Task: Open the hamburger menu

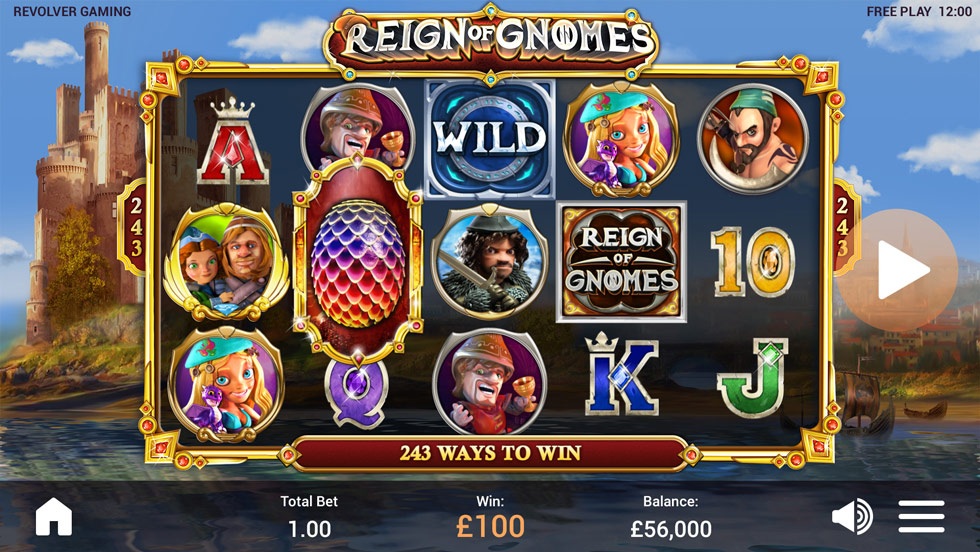Action: coord(921,516)
